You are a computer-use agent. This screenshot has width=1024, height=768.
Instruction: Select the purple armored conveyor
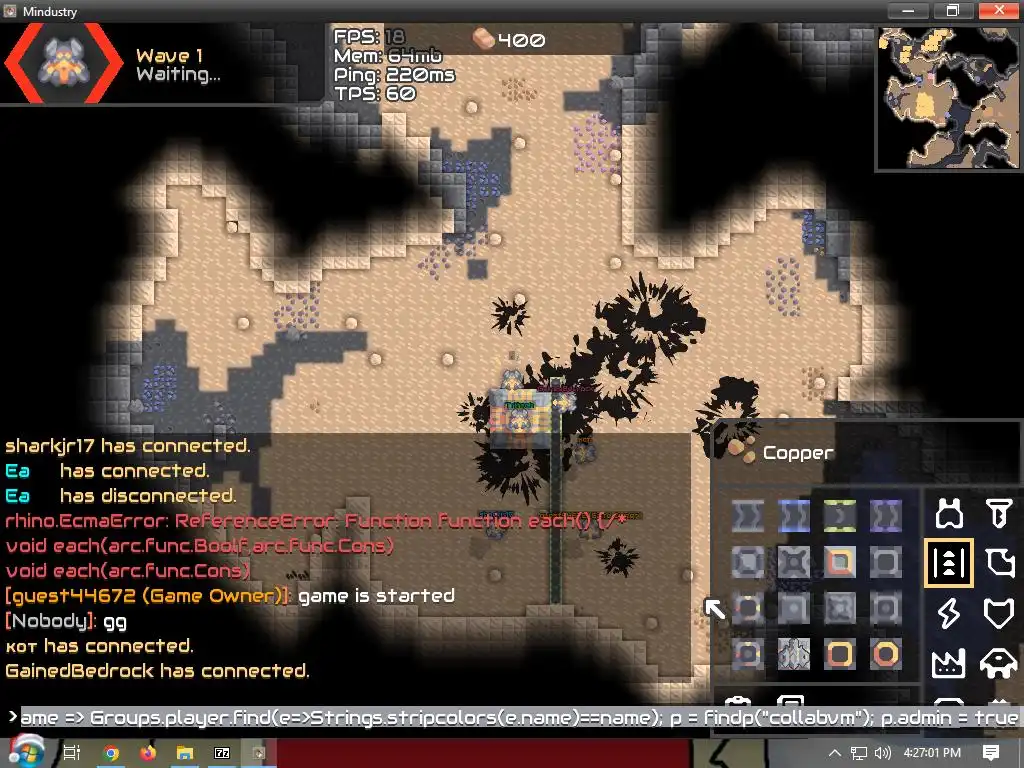[885, 516]
